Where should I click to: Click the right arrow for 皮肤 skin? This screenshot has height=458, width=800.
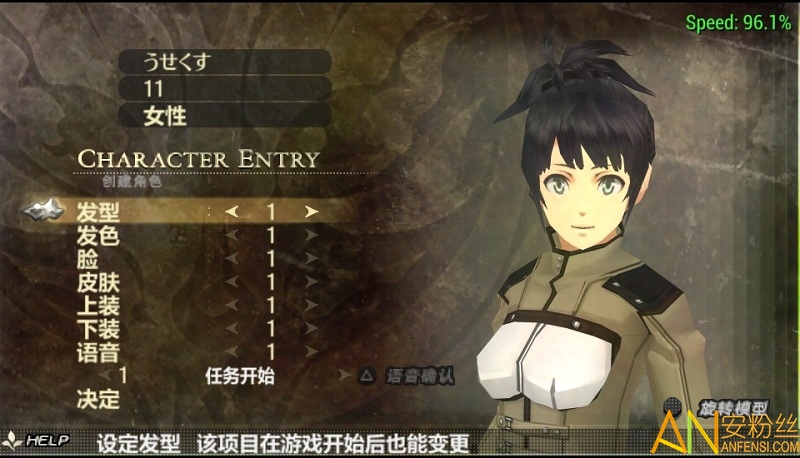click(x=311, y=282)
